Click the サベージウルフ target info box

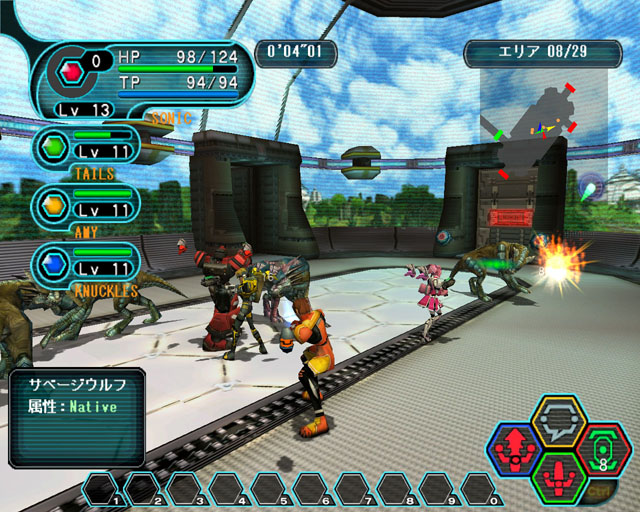(77, 418)
